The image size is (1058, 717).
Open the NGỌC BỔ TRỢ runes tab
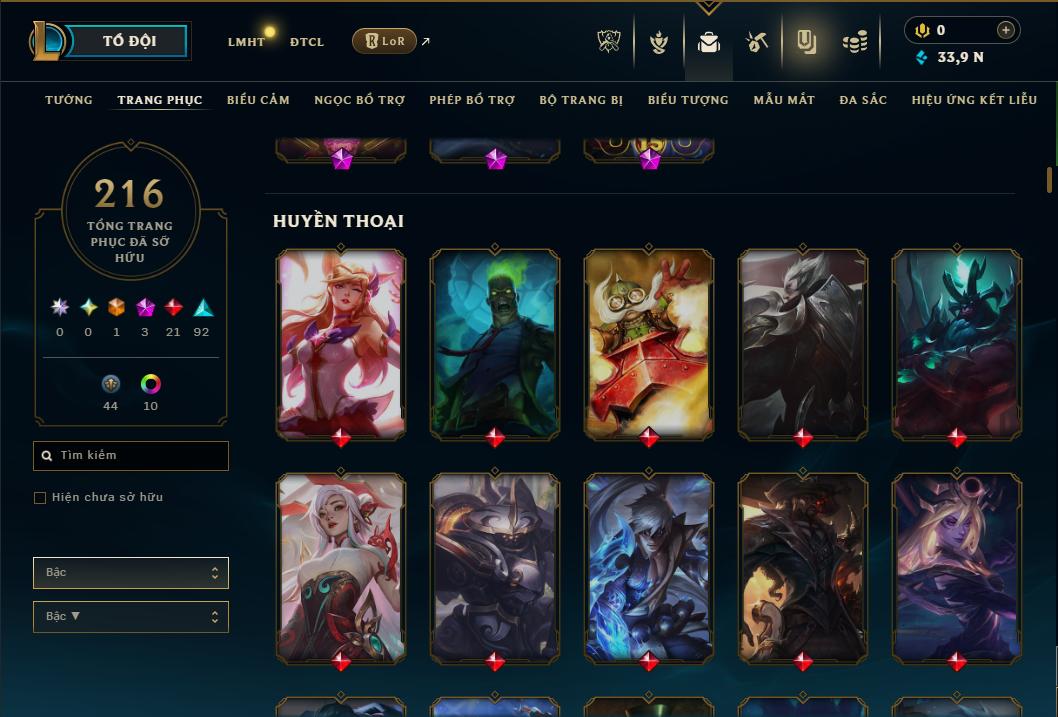tap(359, 100)
